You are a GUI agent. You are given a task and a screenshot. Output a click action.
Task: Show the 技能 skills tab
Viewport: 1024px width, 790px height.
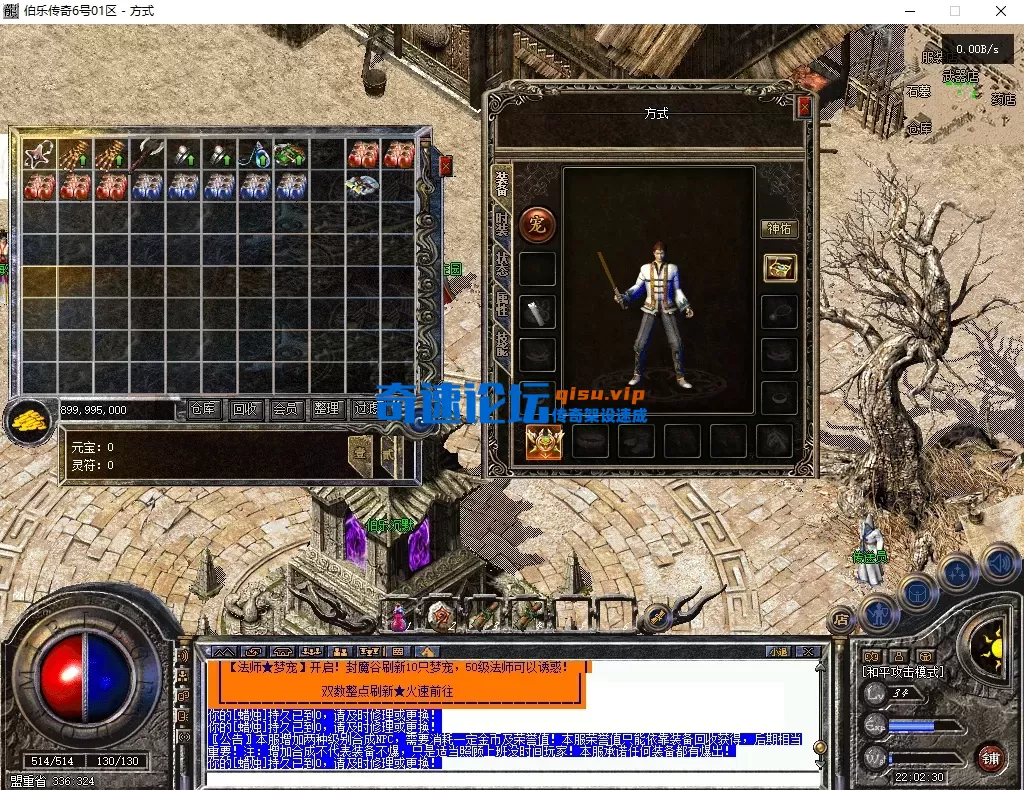[x=502, y=346]
